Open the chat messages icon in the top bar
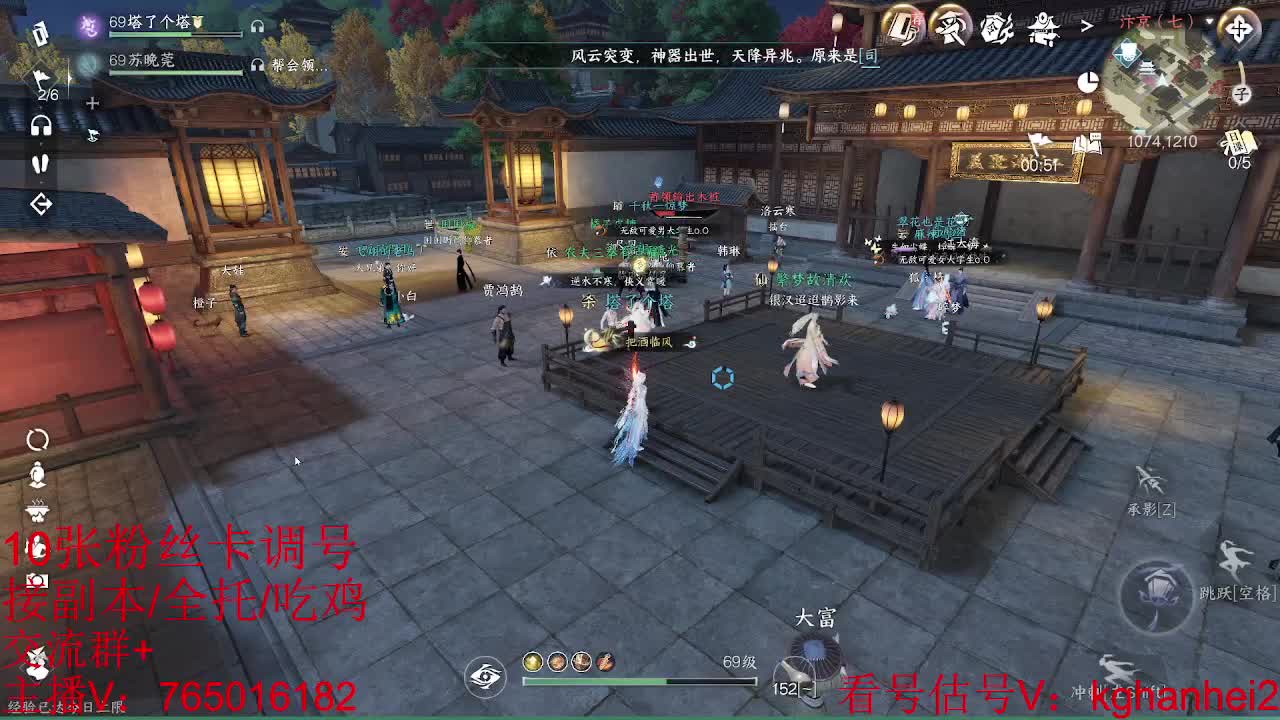Viewport: 1280px width, 720px height. (900, 27)
